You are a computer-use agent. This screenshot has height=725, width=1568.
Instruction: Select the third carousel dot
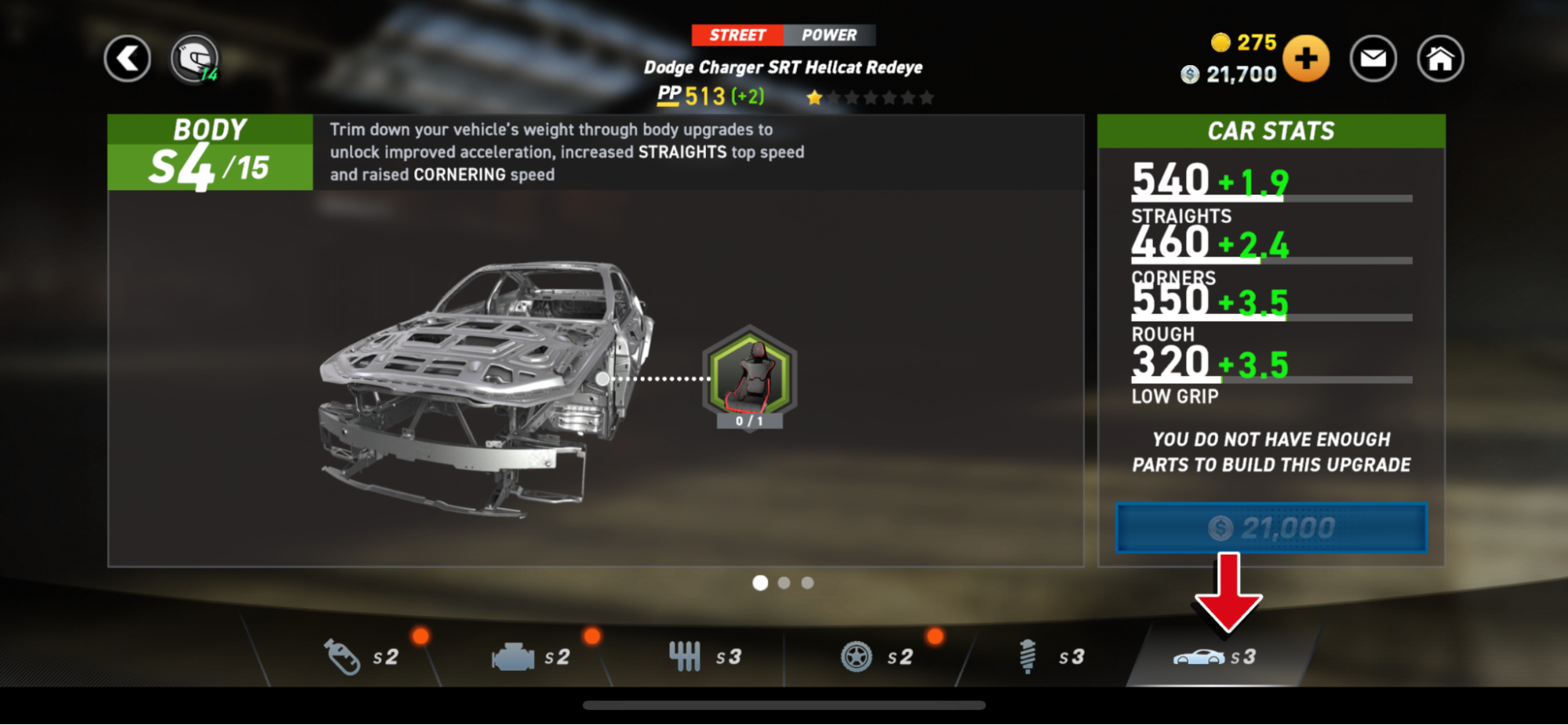pos(807,582)
